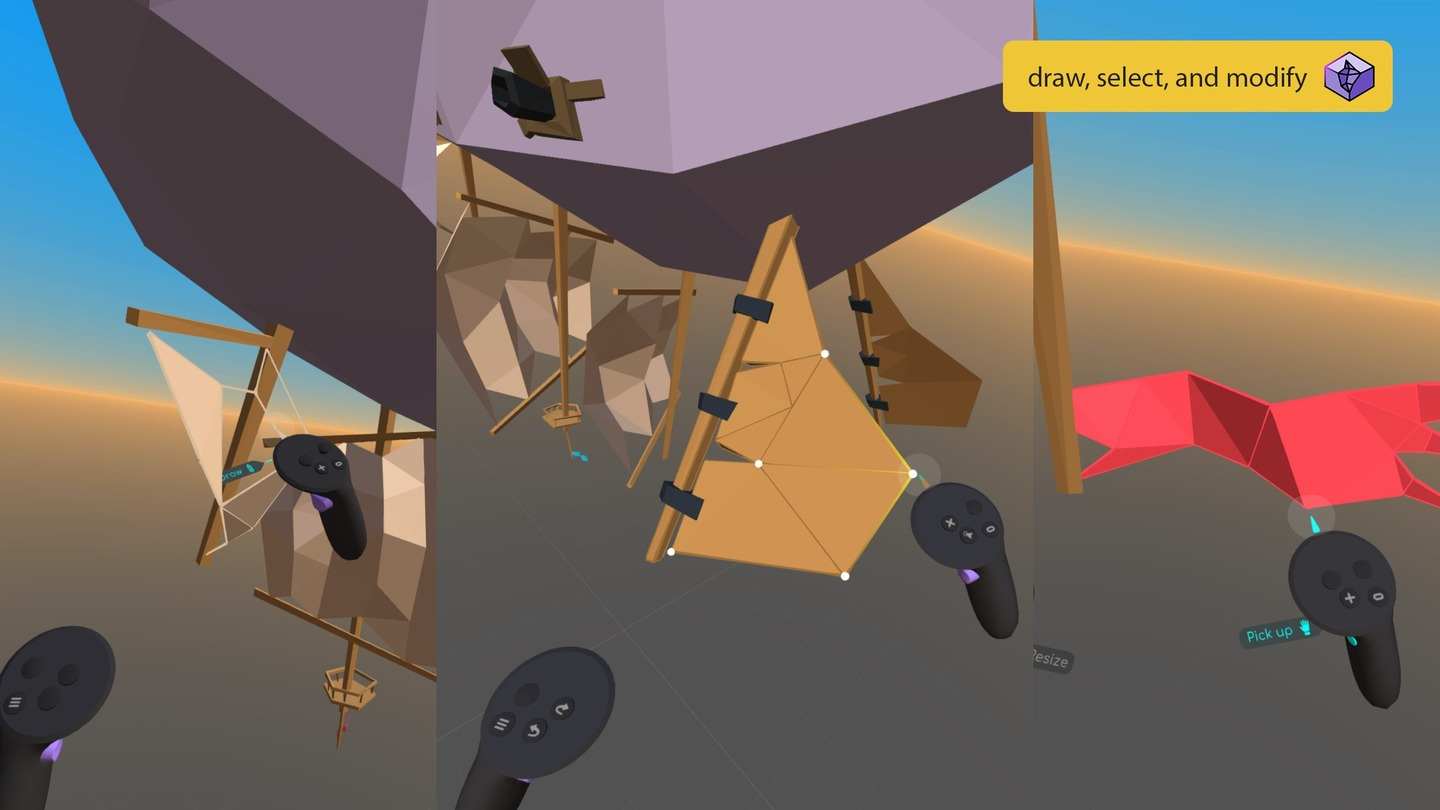Tap the teal trigger dot on the right controller
This screenshot has width=1440, height=810.
1352,642
